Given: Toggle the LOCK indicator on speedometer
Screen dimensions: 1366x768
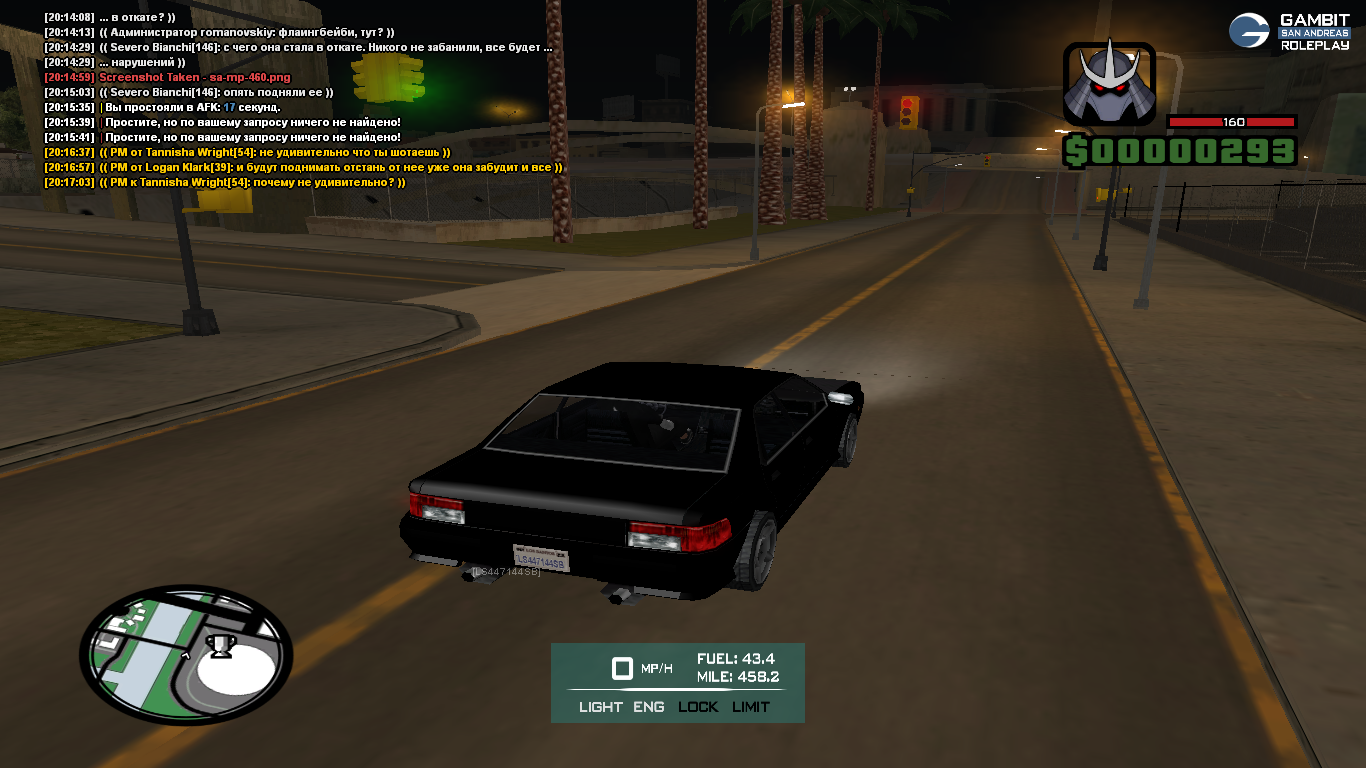Looking at the screenshot, I should pyautogui.click(x=698, y=707).
